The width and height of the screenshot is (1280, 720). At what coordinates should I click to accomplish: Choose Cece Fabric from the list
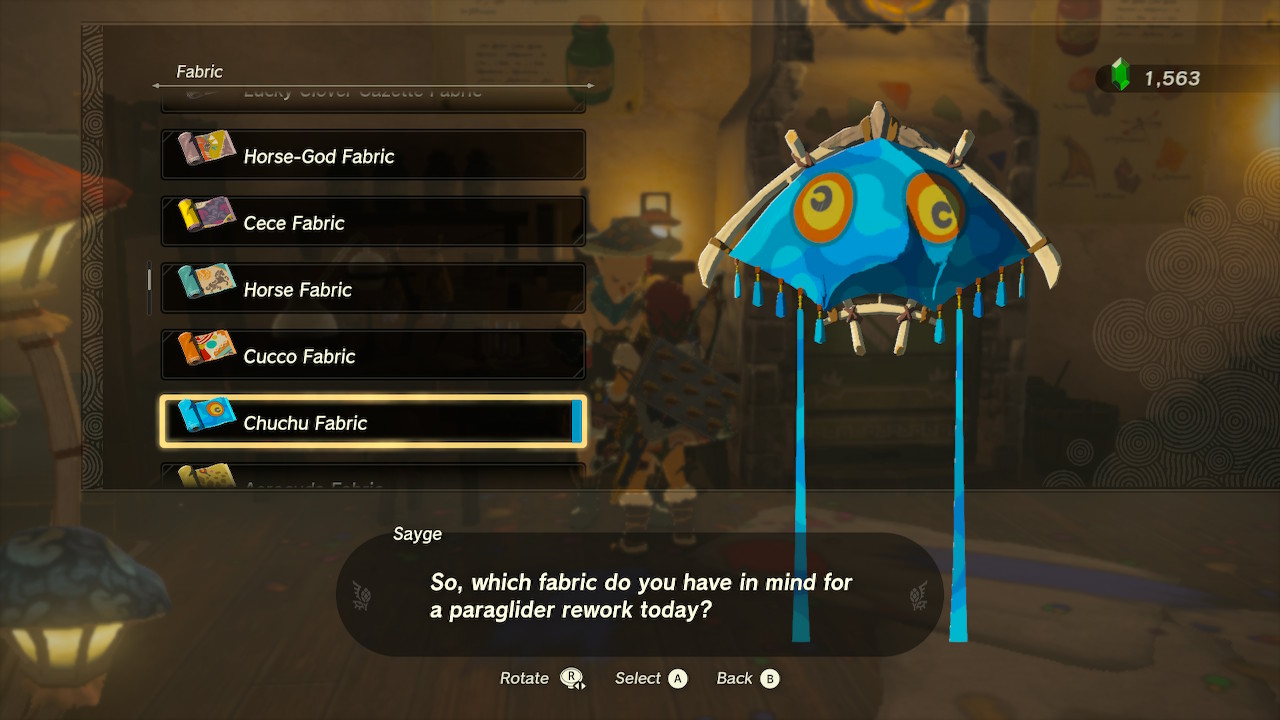click(x=373, y=223)
